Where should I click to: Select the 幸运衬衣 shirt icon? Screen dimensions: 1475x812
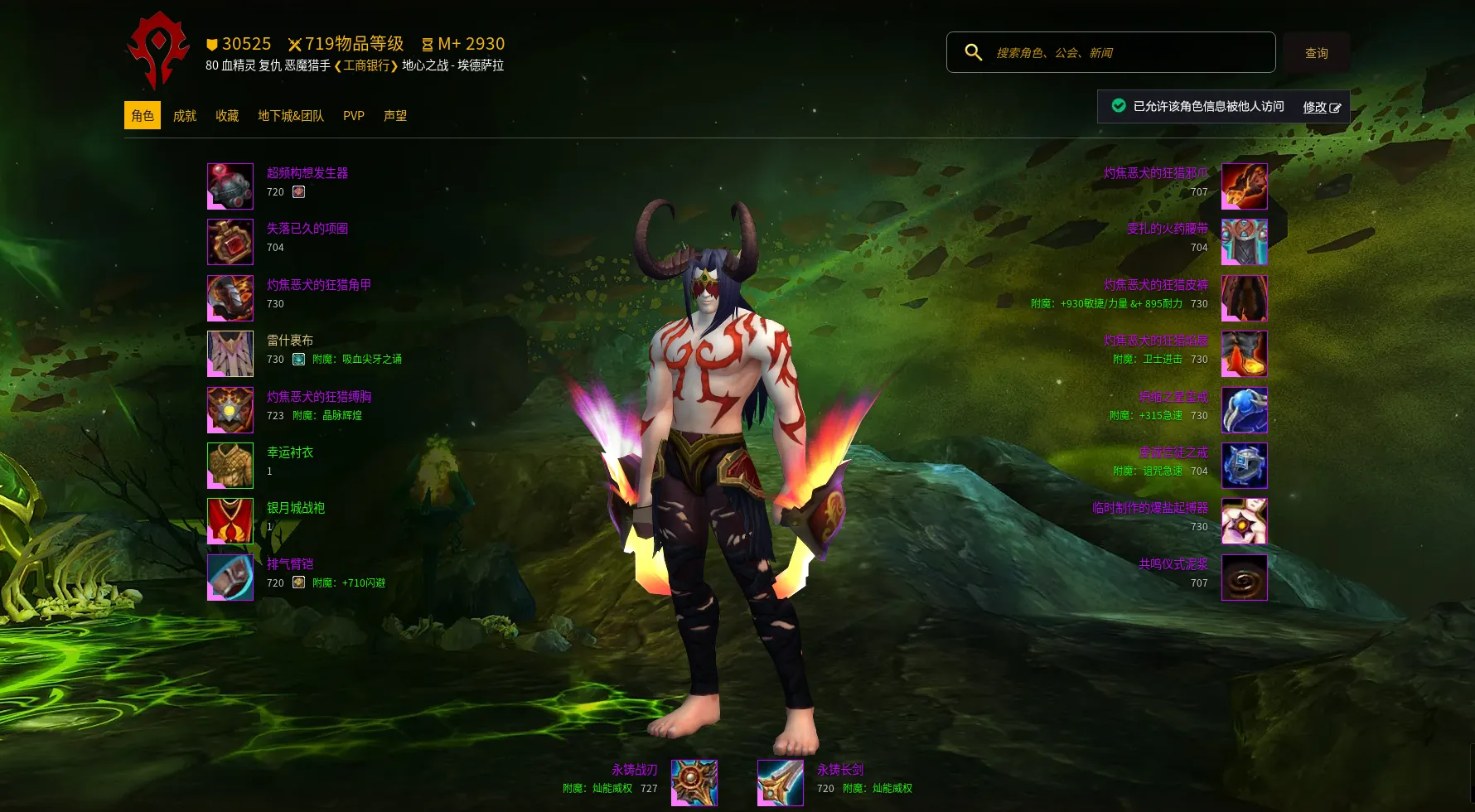click(230, 466)
